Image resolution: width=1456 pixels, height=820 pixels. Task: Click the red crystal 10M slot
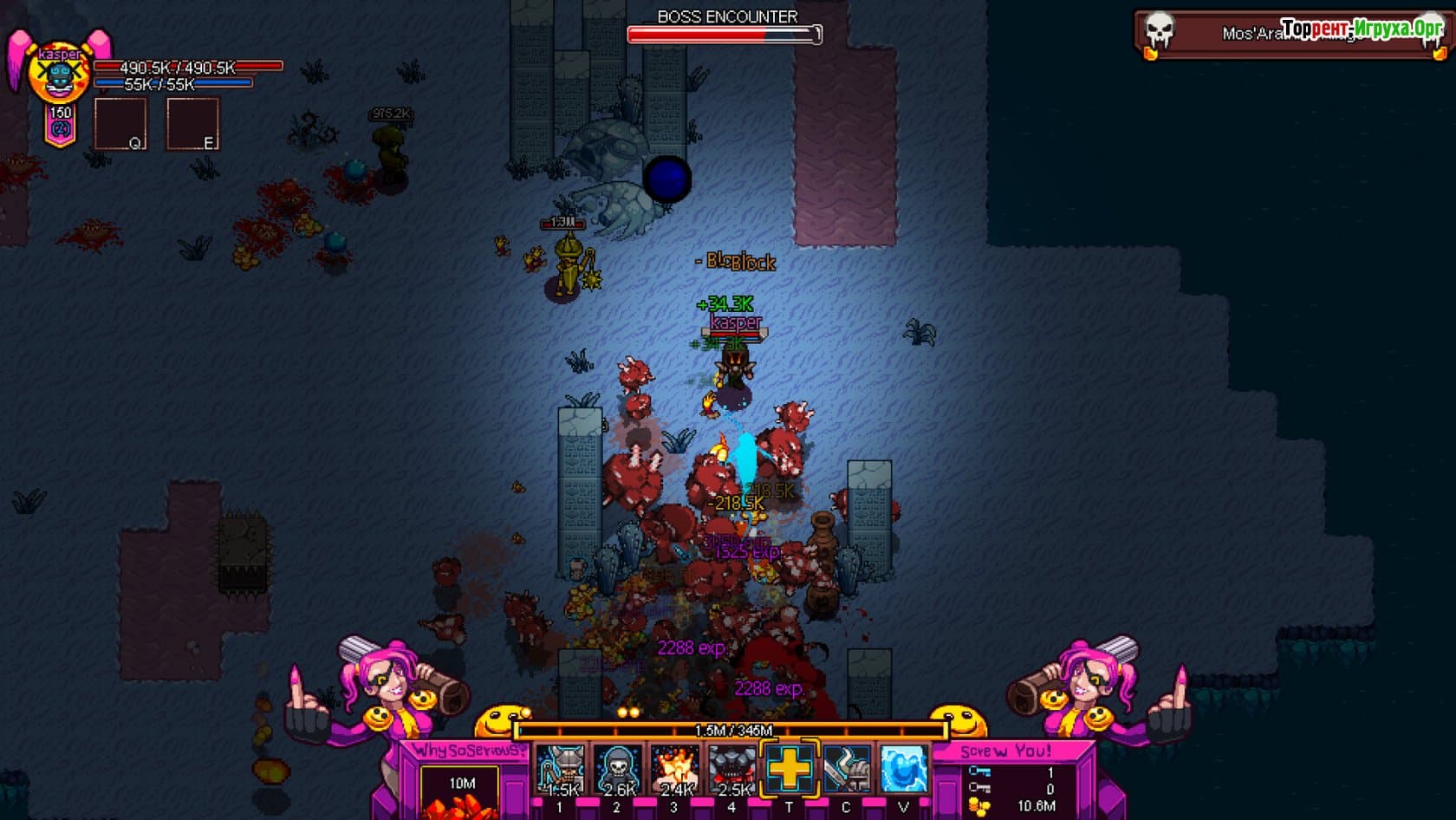click(459, 791)
